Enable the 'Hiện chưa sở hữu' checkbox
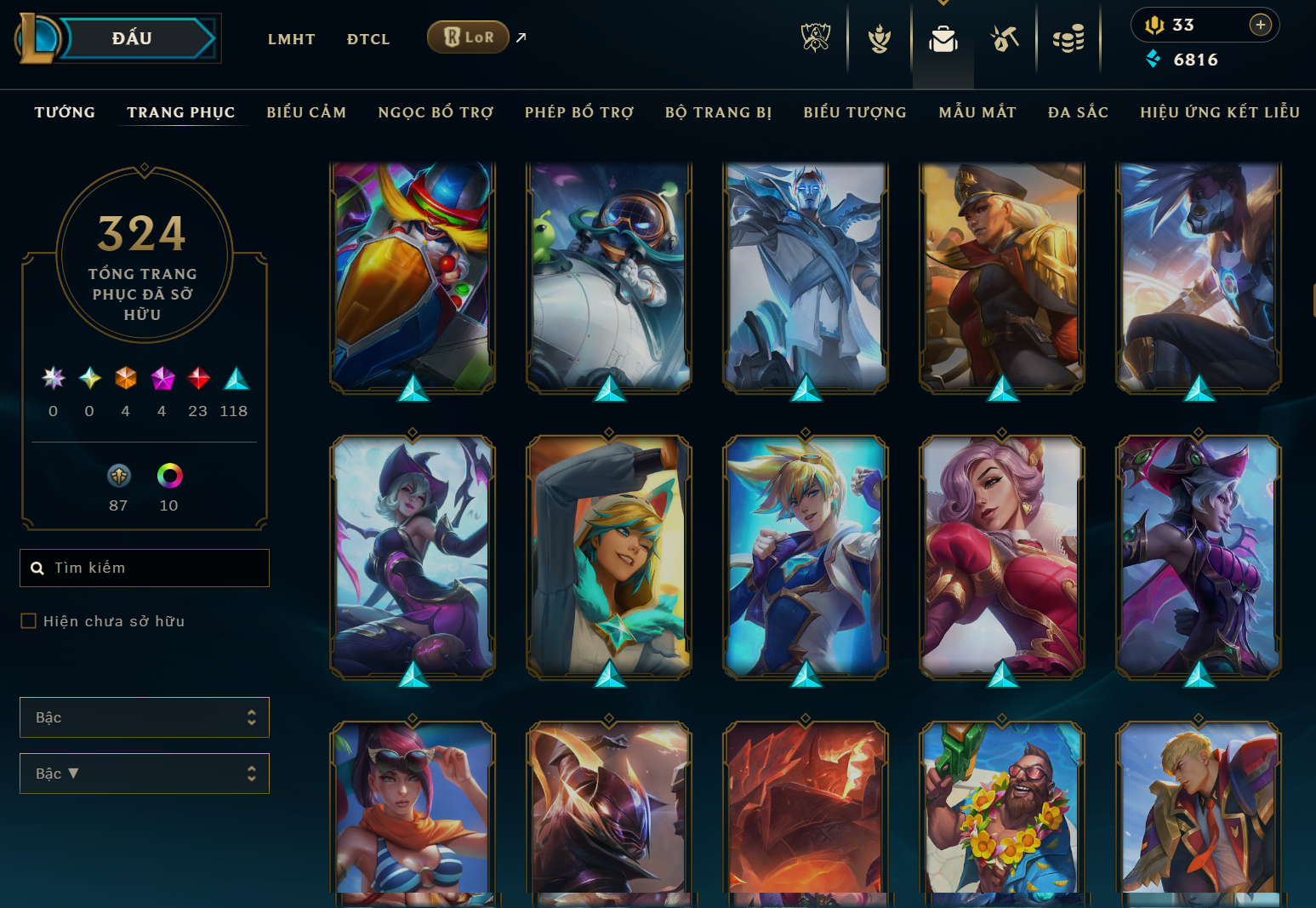 click(x=28, y=621)
